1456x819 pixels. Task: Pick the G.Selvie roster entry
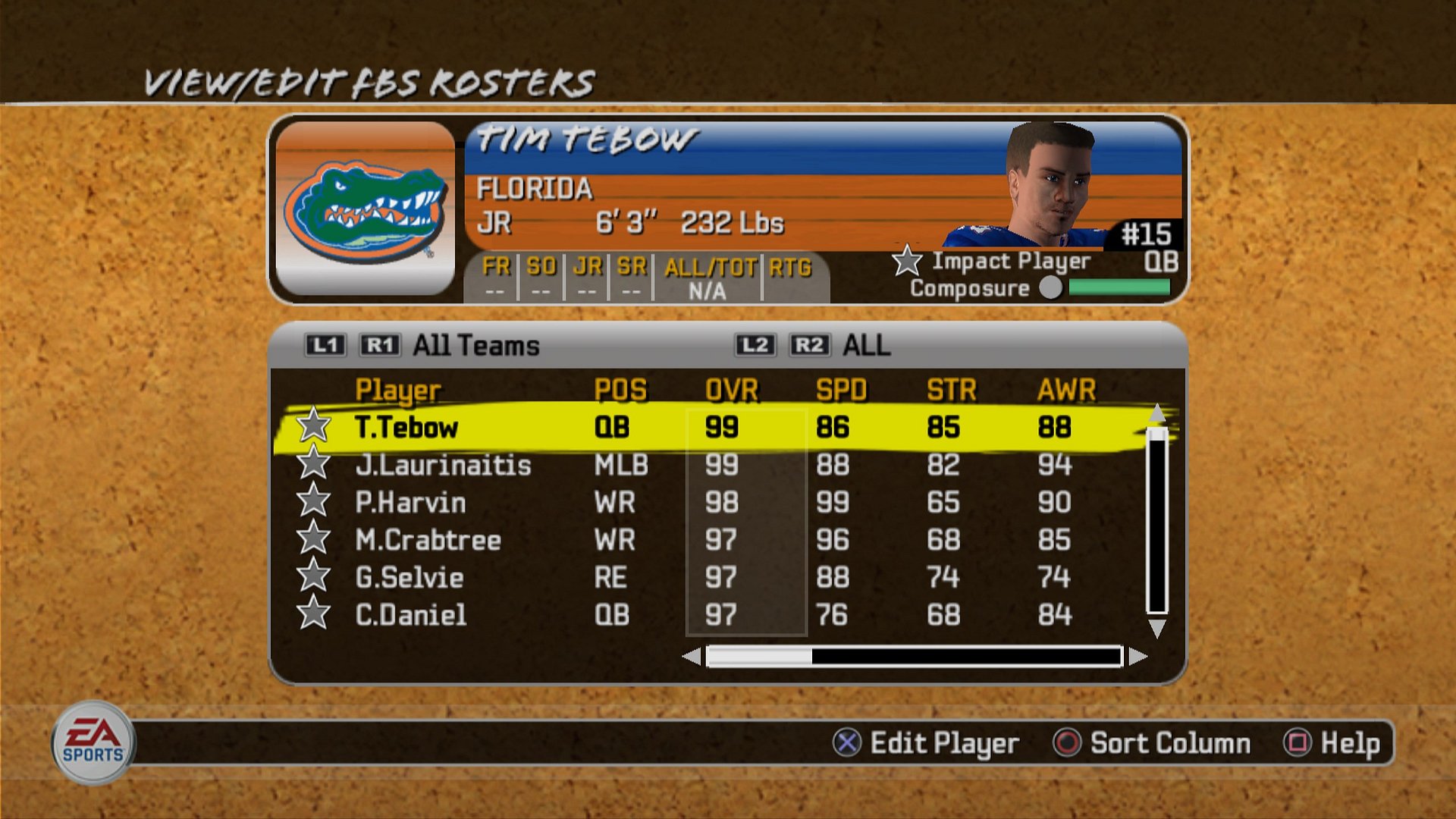point(409,578)
